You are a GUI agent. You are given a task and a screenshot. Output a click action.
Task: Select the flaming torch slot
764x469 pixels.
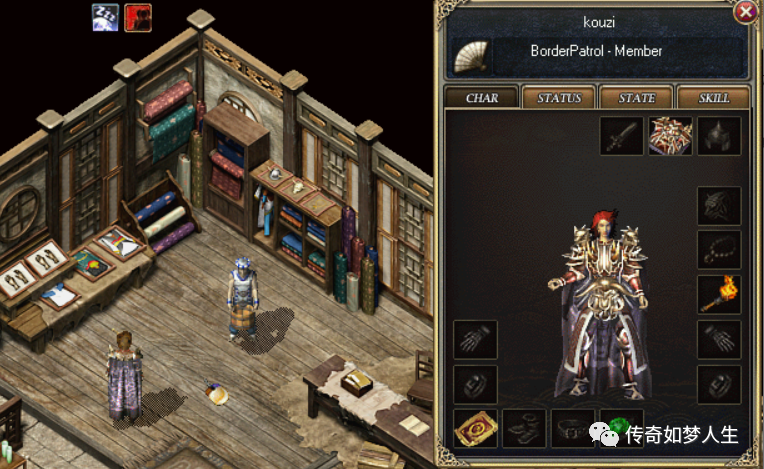click(718, 295)
